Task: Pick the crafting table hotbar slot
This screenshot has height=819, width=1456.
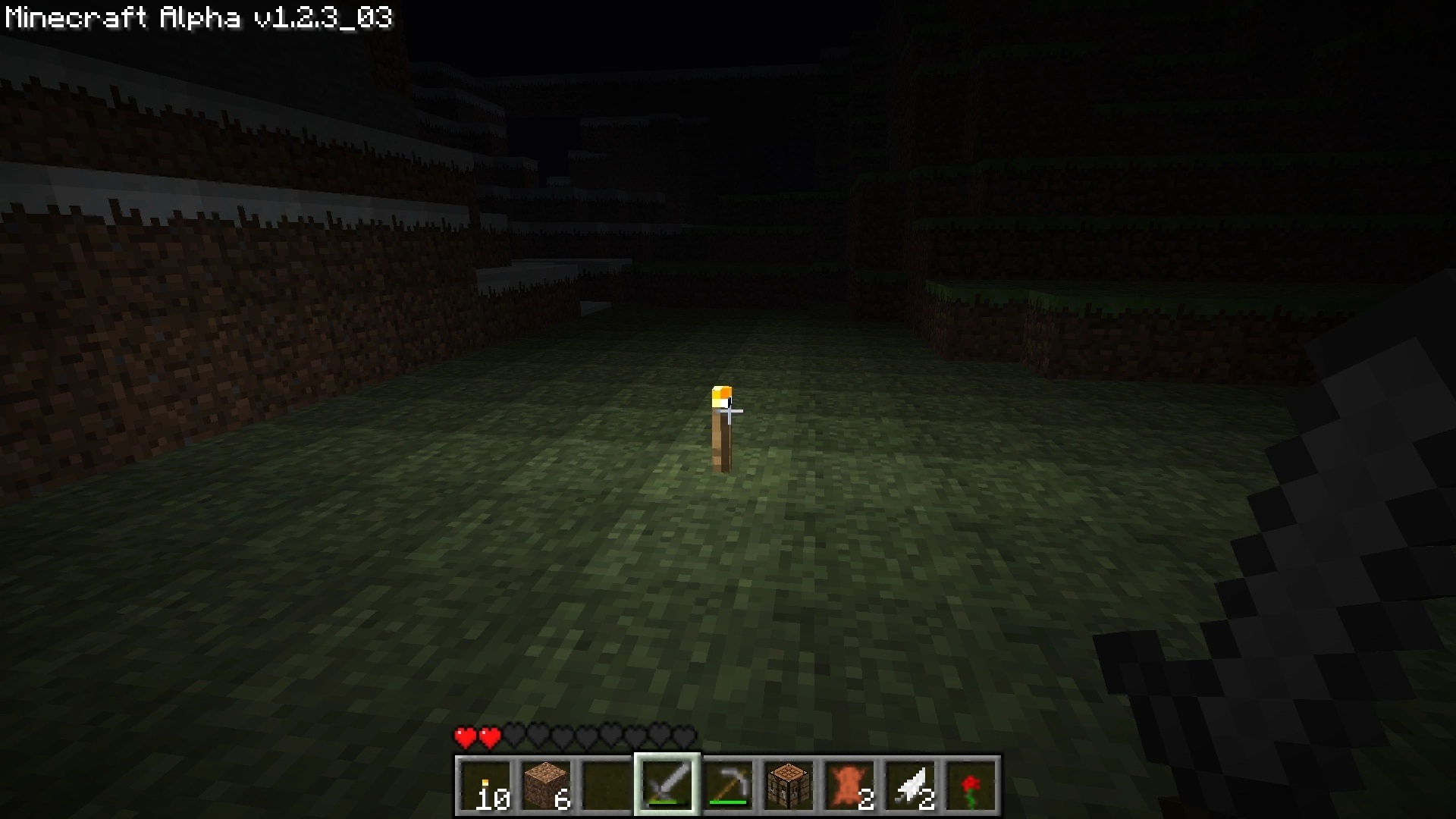Action: click(x=789, y=786)
